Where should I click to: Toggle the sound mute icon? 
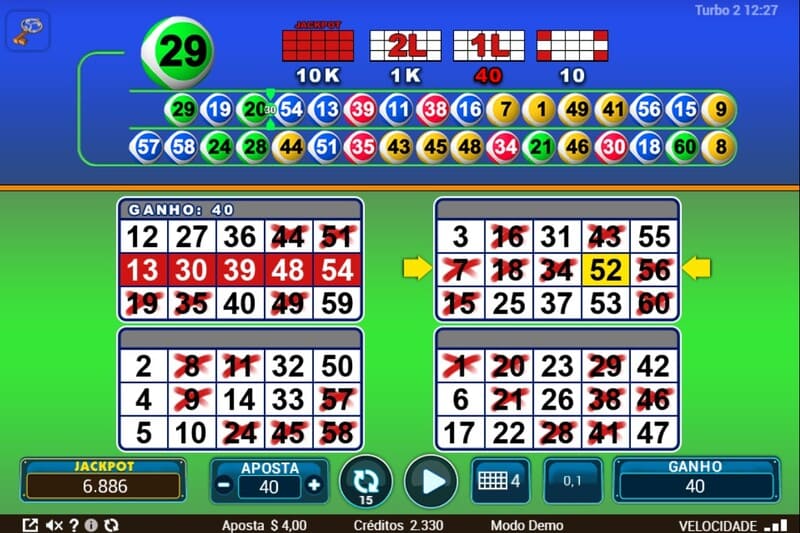click(55, 525)
